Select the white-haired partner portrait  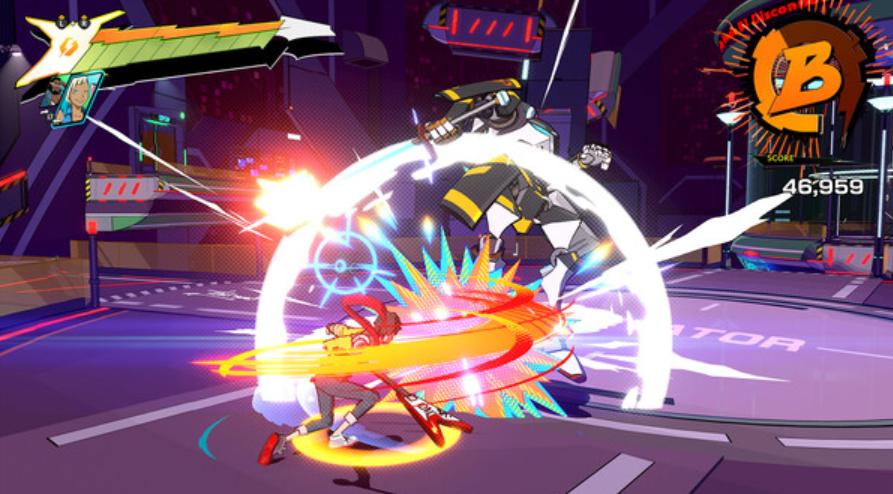78,98
